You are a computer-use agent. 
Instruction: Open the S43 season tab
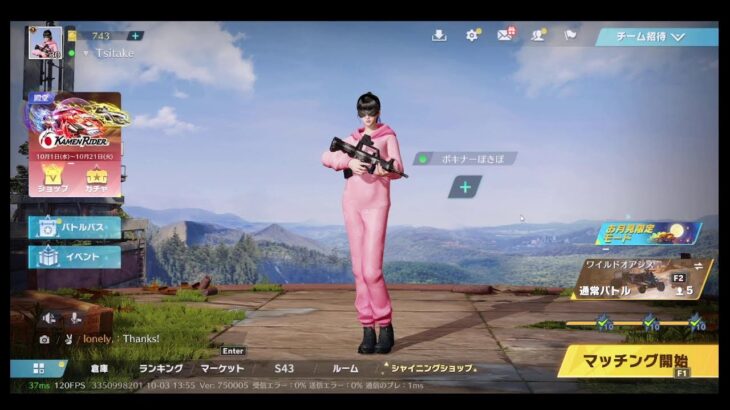tap(284, 368)
